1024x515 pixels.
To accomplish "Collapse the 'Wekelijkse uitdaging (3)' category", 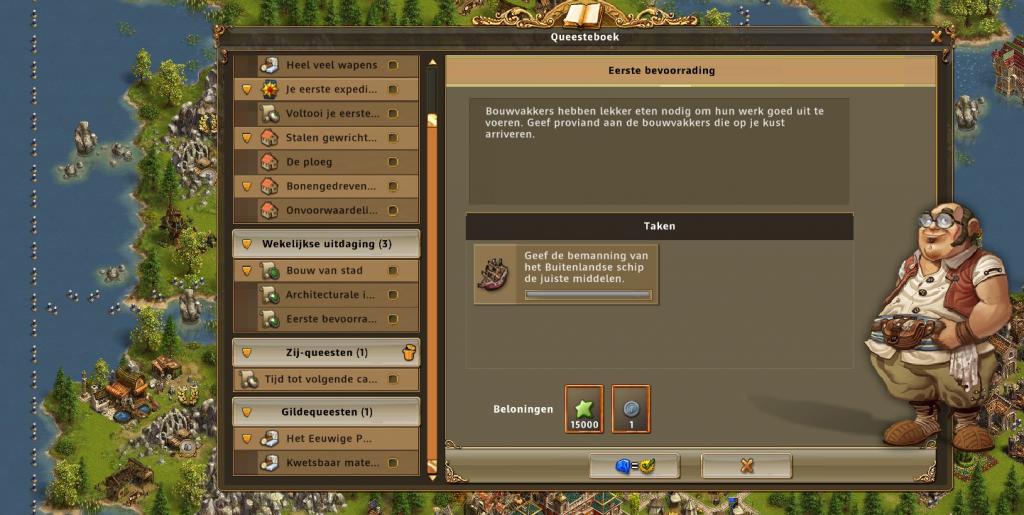I will (247, 244).
